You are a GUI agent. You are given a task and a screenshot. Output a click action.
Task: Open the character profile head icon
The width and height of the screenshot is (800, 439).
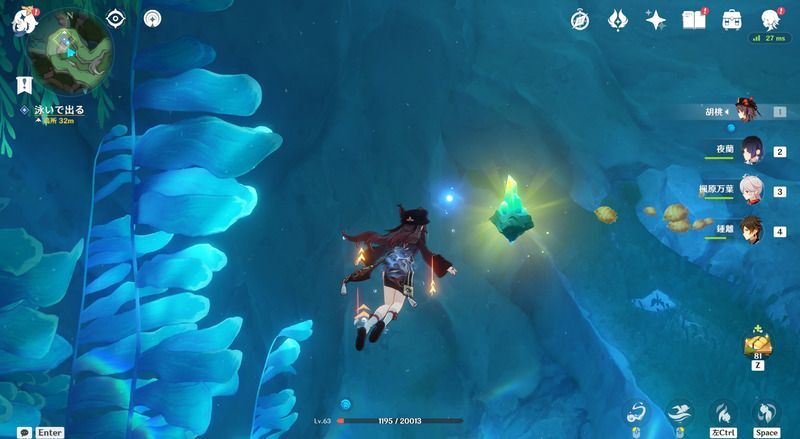pos(771,20)
